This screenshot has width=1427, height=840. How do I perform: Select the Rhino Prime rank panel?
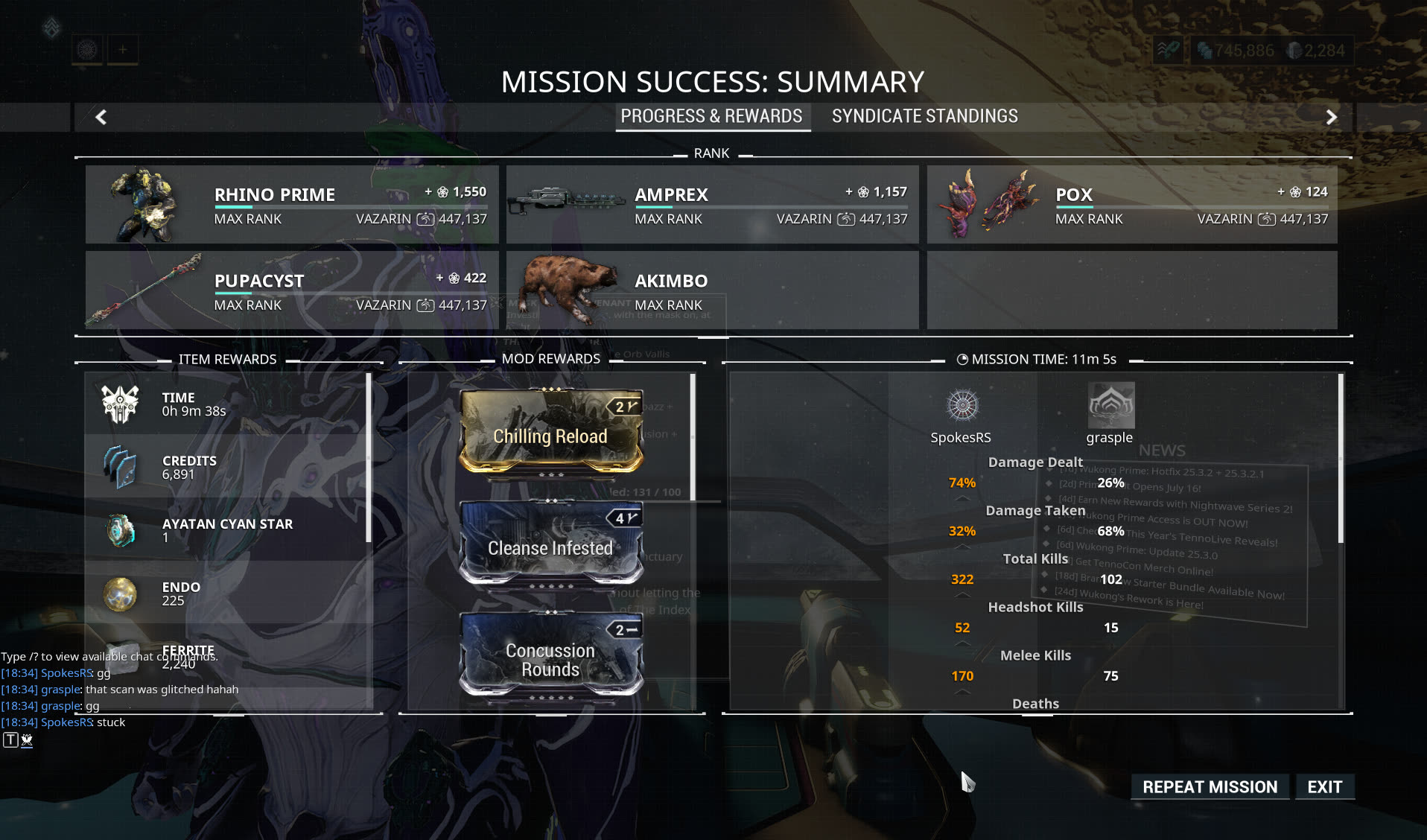click(x=292, y=205)
